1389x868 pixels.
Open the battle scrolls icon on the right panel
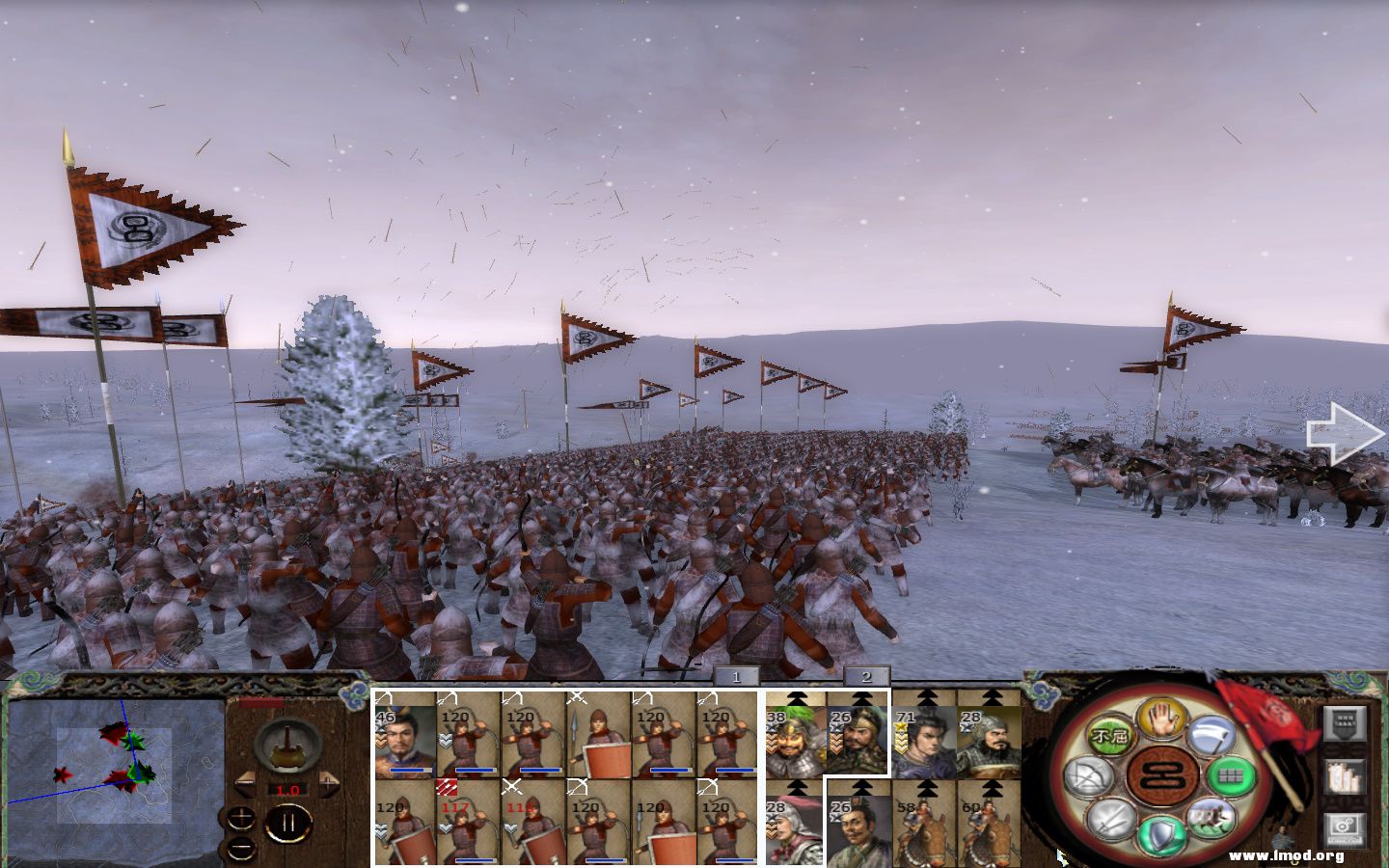tap(1345, 776)
